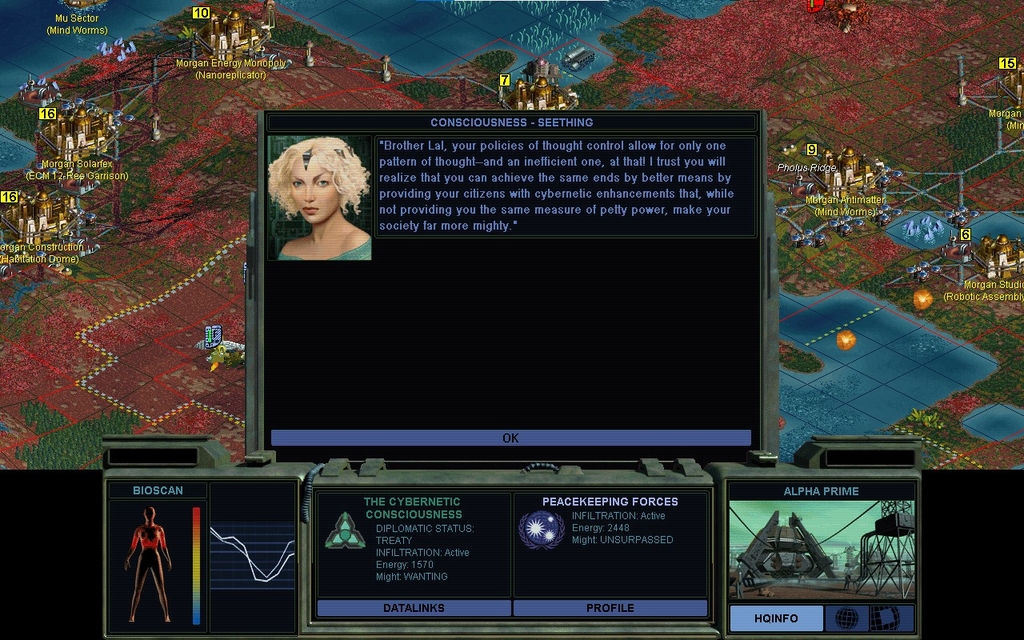Image resolution: width=1024 pixels, height=640 pixels.
Task: View the Peacekeeping Forces Profile
Action: tap(610, 607)
